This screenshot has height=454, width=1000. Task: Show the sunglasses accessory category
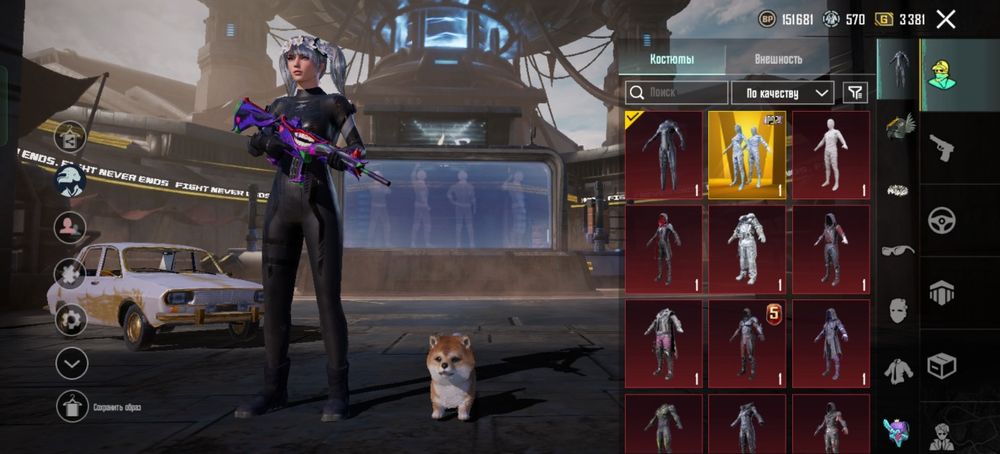pos(898,250)
